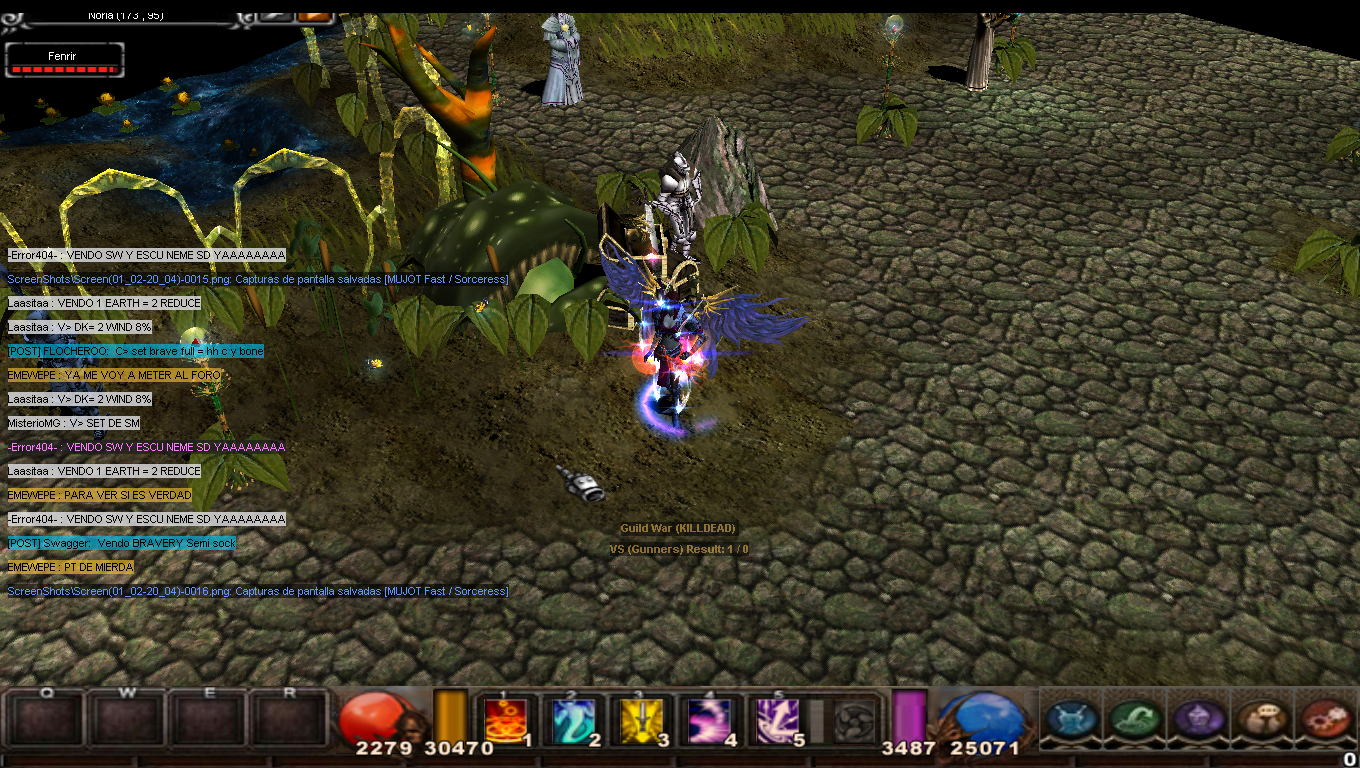Trigger the purple lightning skill in slot 5
This screenshot has width=1360, height=768.
778,720
